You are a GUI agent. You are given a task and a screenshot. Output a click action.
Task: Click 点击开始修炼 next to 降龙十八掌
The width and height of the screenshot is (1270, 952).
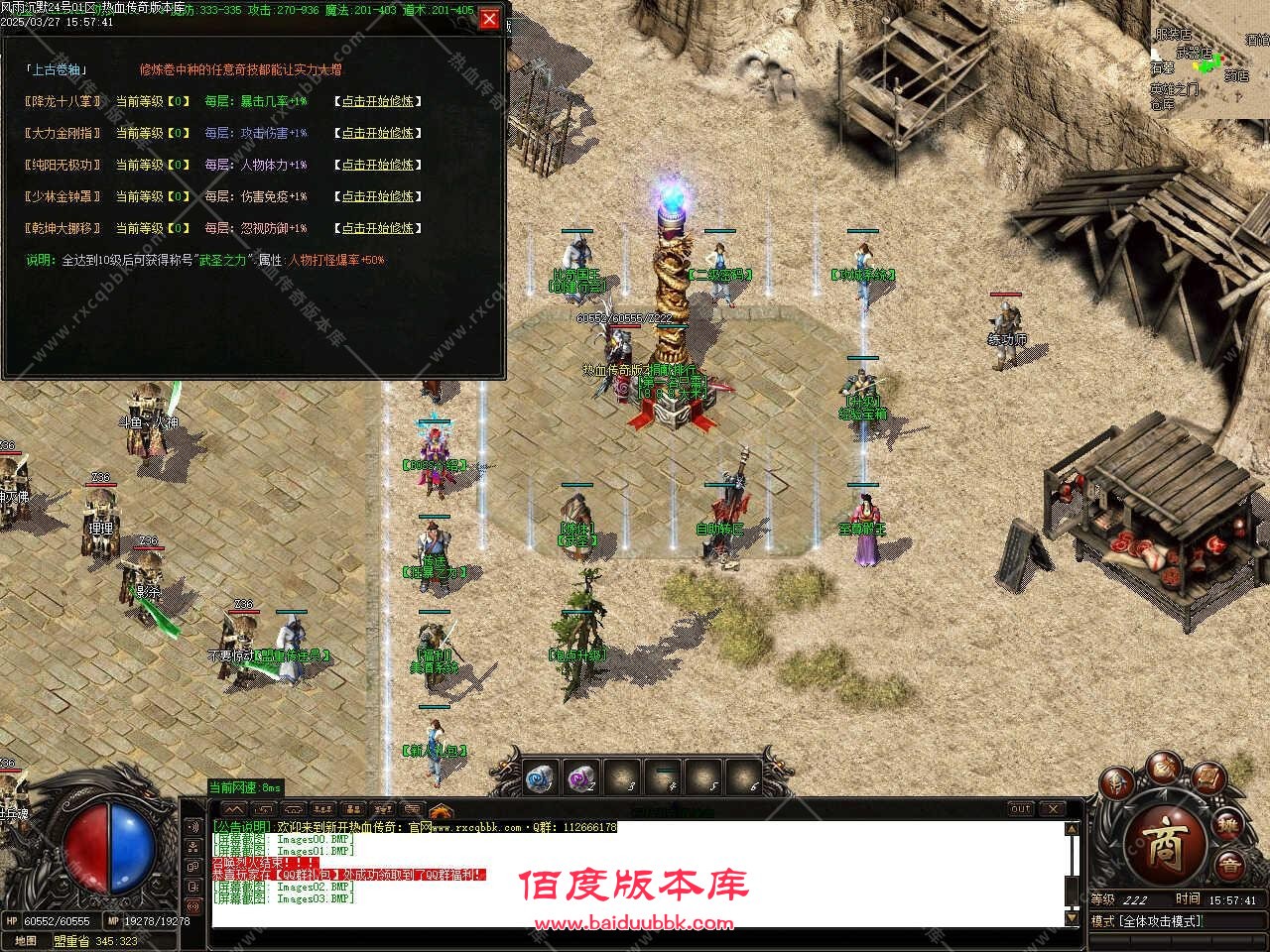tap(377, 101)
